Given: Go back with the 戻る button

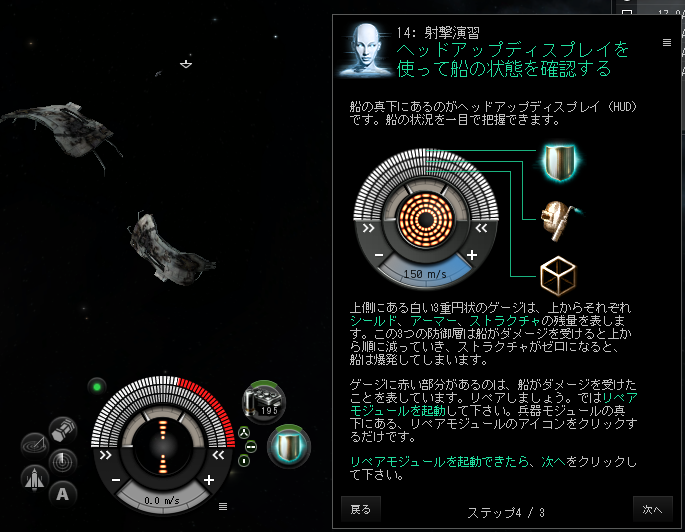Looking at the screenshot, I should [x=360, y=509].
